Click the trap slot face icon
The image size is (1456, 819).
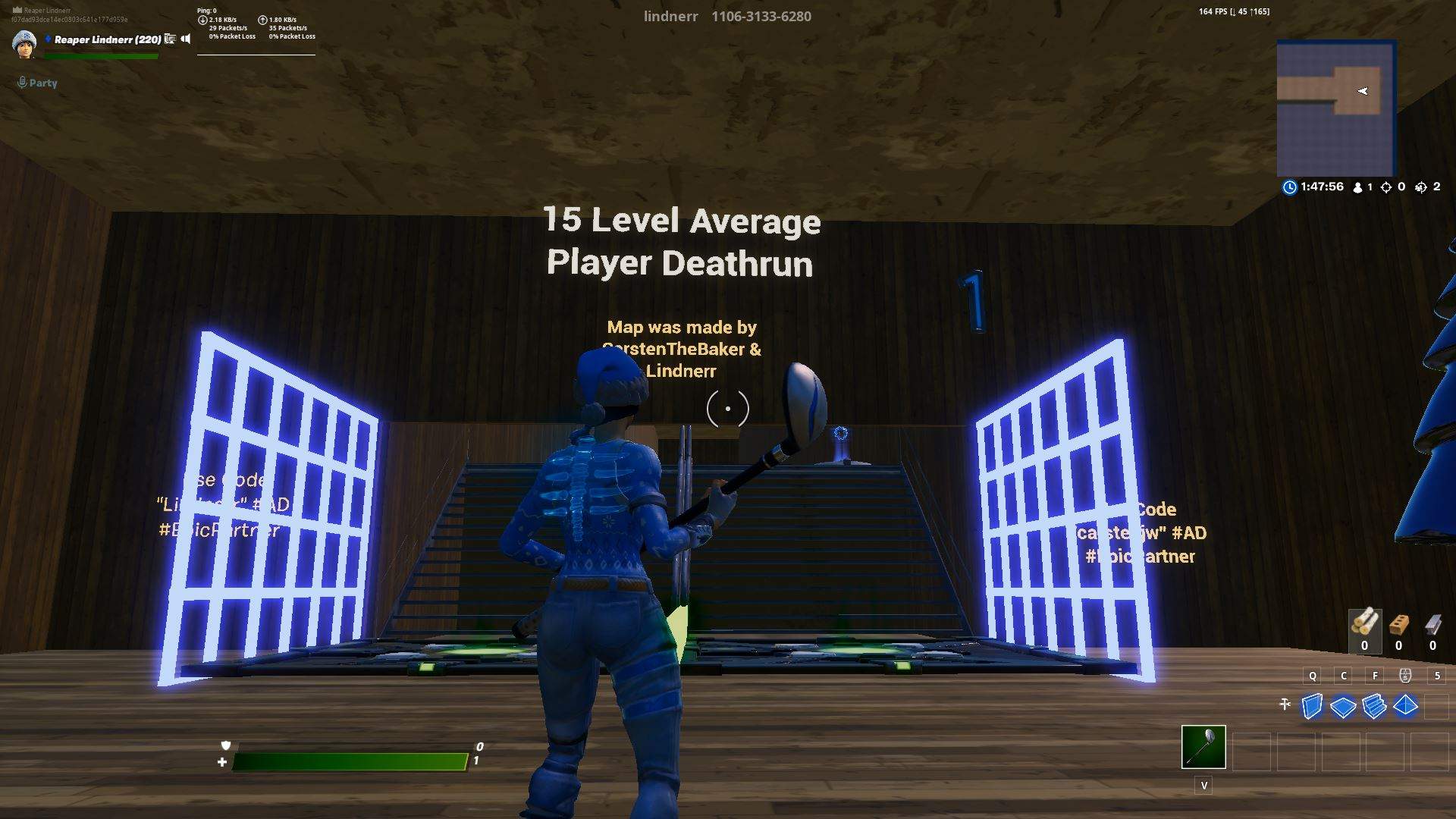point(1404,674)
